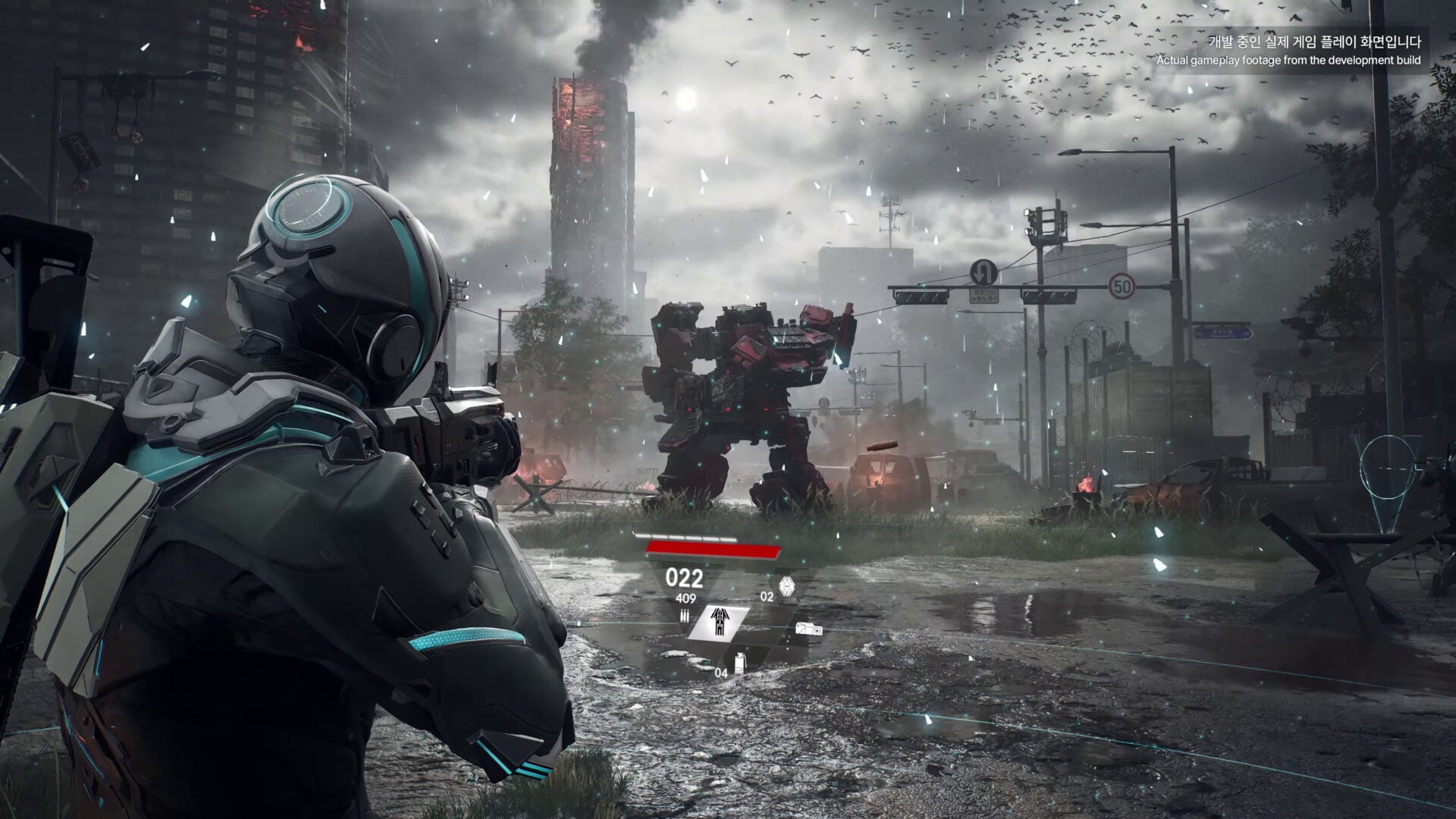Image resolution: width=1456 pixels, height=819 pixels.
Task: Select the reserve ammo number 409
Action: point(686,598)
